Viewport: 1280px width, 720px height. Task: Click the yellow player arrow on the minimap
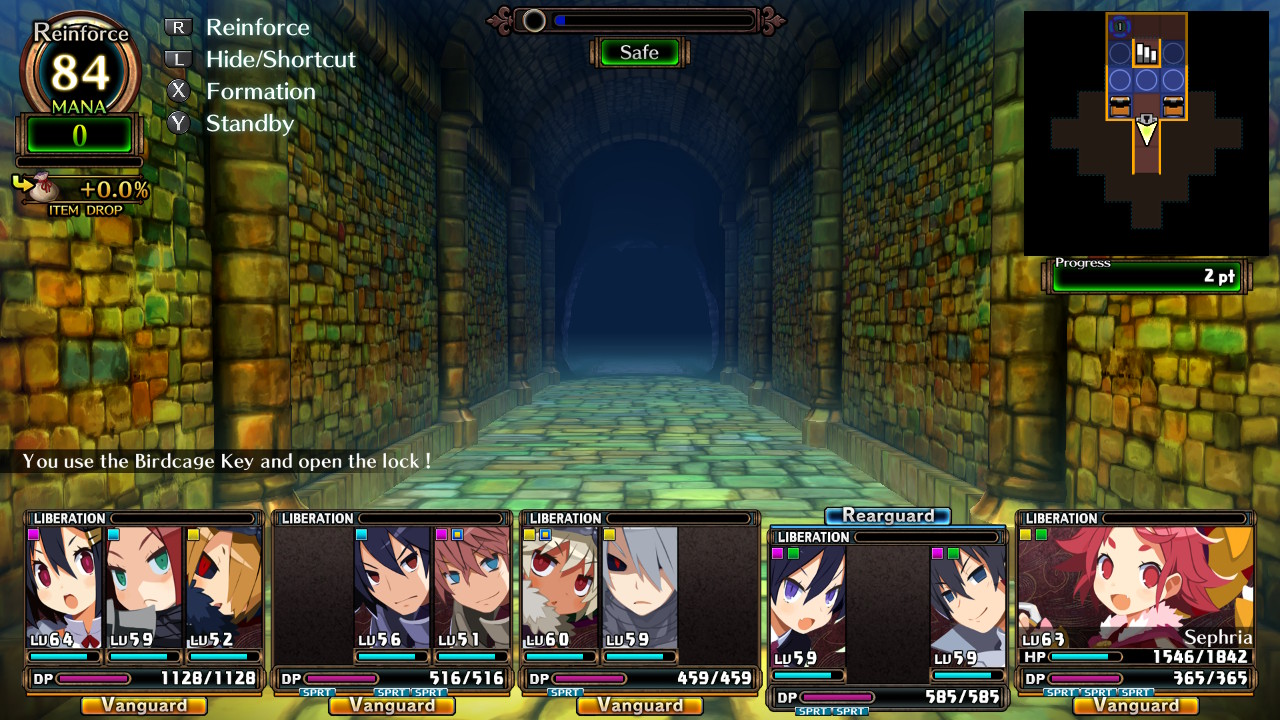tap(1146, 130)
